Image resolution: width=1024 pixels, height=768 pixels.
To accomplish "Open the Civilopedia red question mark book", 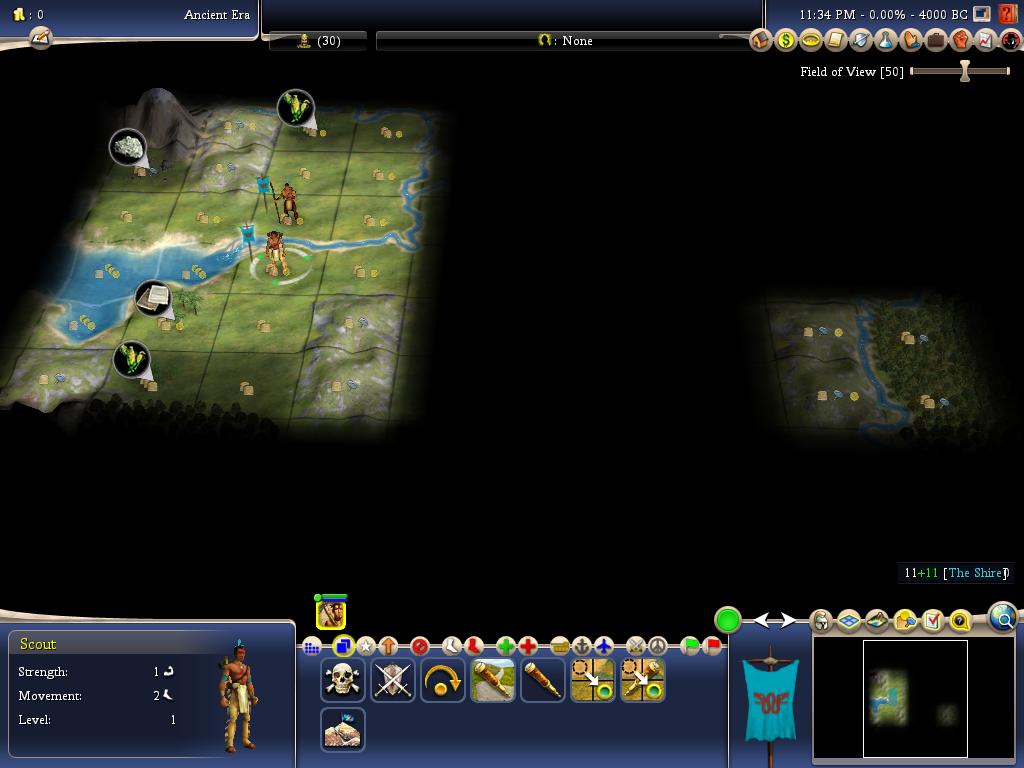I will coord(1009,15).
